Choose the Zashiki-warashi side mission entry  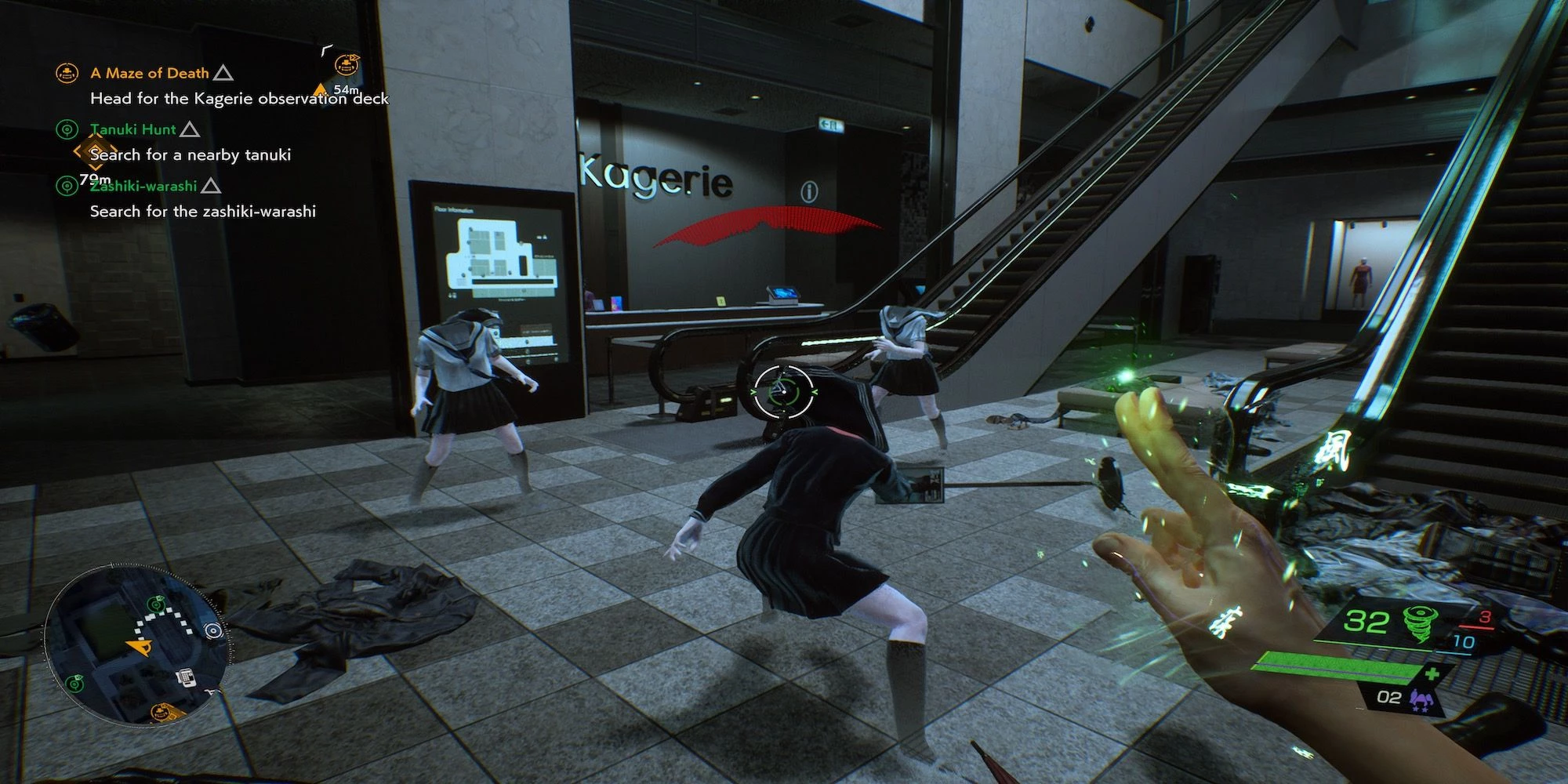tap(143, 187)
